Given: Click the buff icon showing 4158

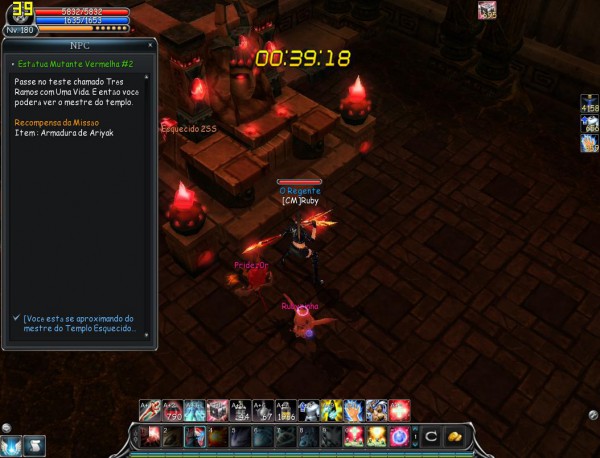Looking at the screenshot, I should [x=588, y=102].
